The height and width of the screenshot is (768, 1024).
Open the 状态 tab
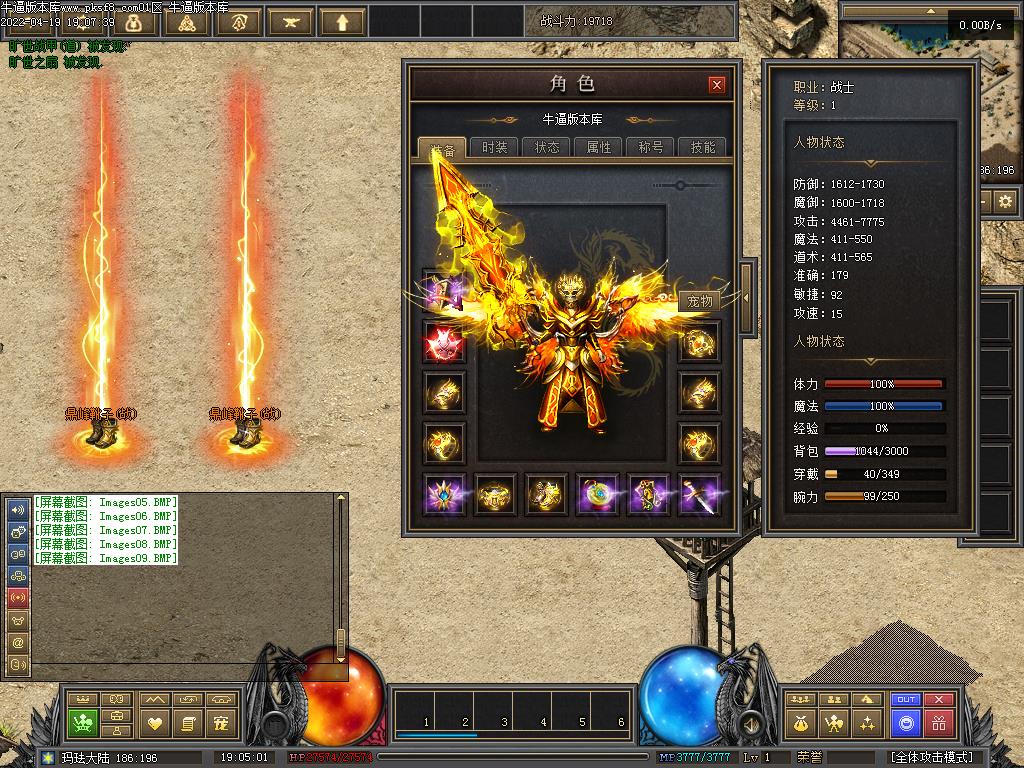(547, 147)
